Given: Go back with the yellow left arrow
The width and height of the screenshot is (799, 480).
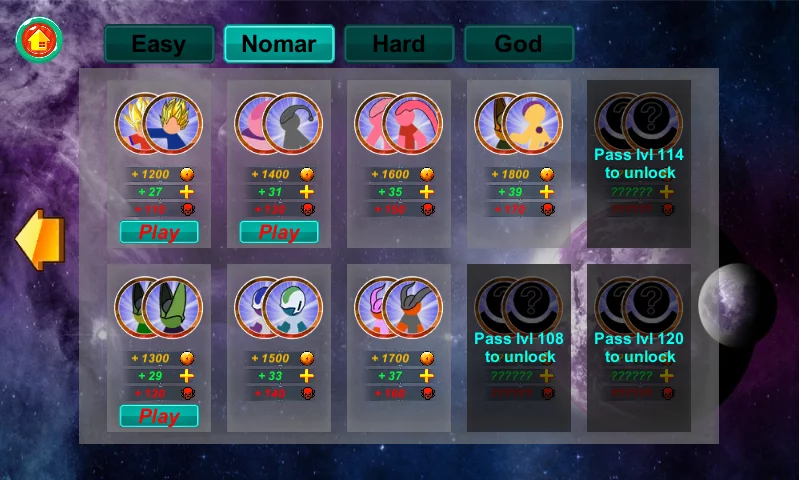Looking at the screenshot, I should [x=40, y=240].
